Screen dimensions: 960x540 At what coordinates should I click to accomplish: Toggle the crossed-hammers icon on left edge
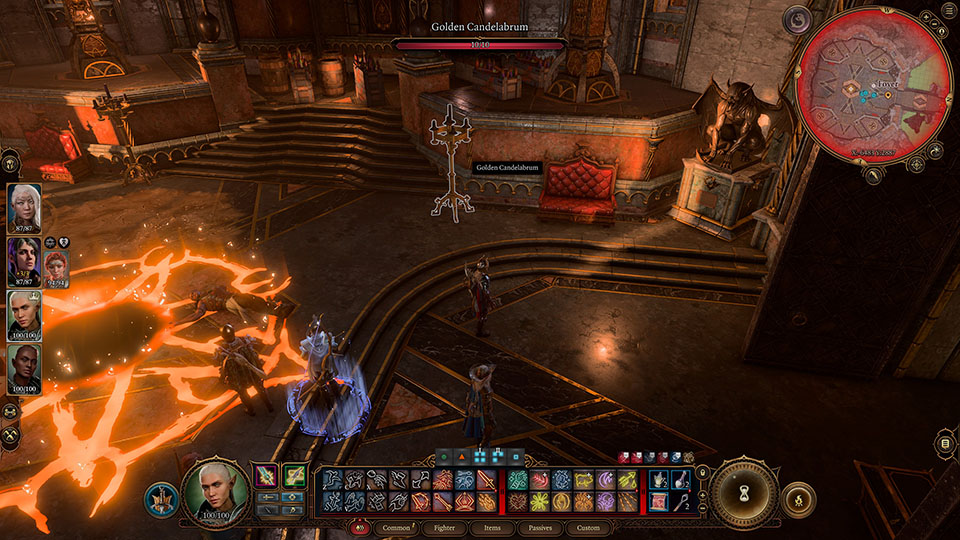[x=11, y=436]
